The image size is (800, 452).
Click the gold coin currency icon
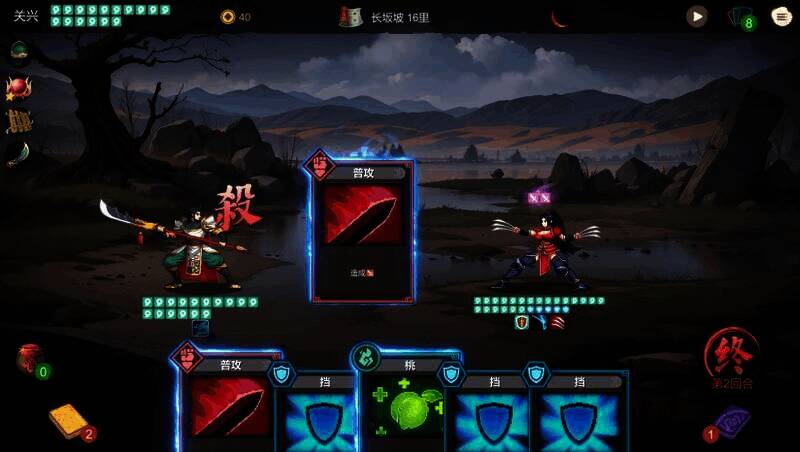[x=228, y=17]
